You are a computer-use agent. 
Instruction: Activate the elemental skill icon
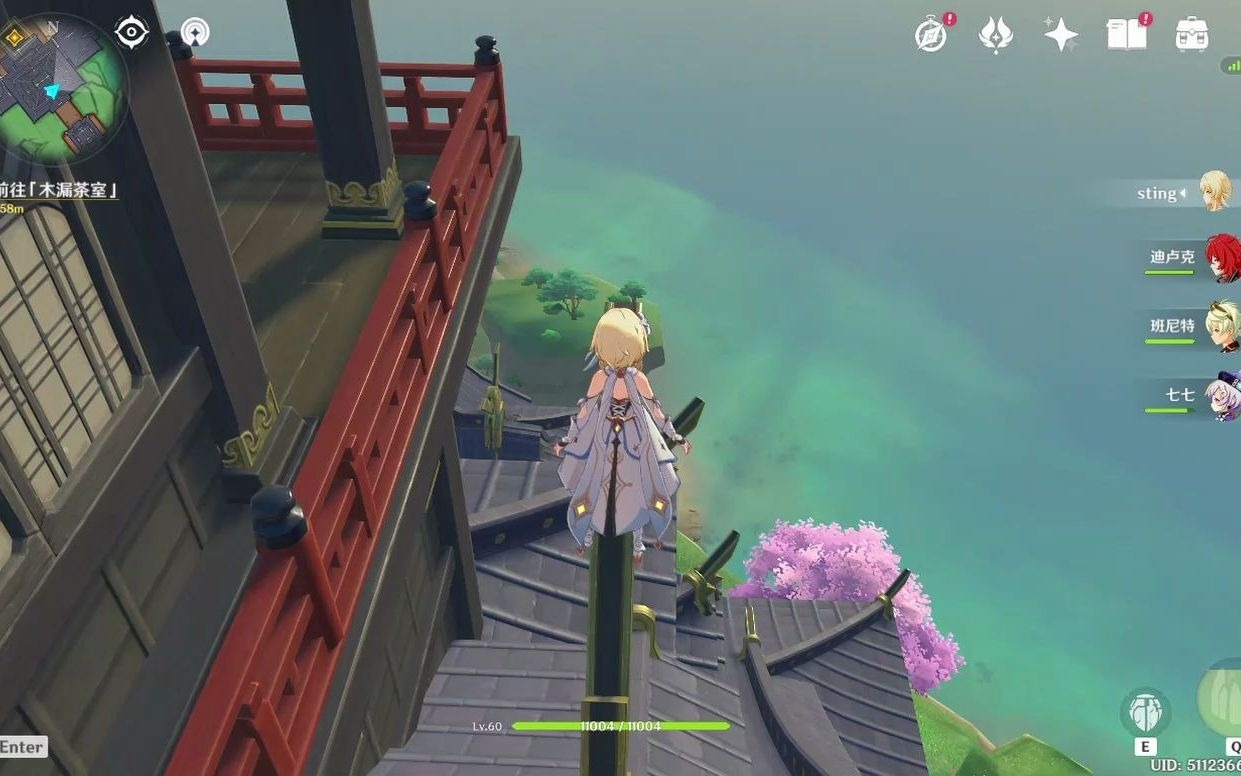point(1145,713)
